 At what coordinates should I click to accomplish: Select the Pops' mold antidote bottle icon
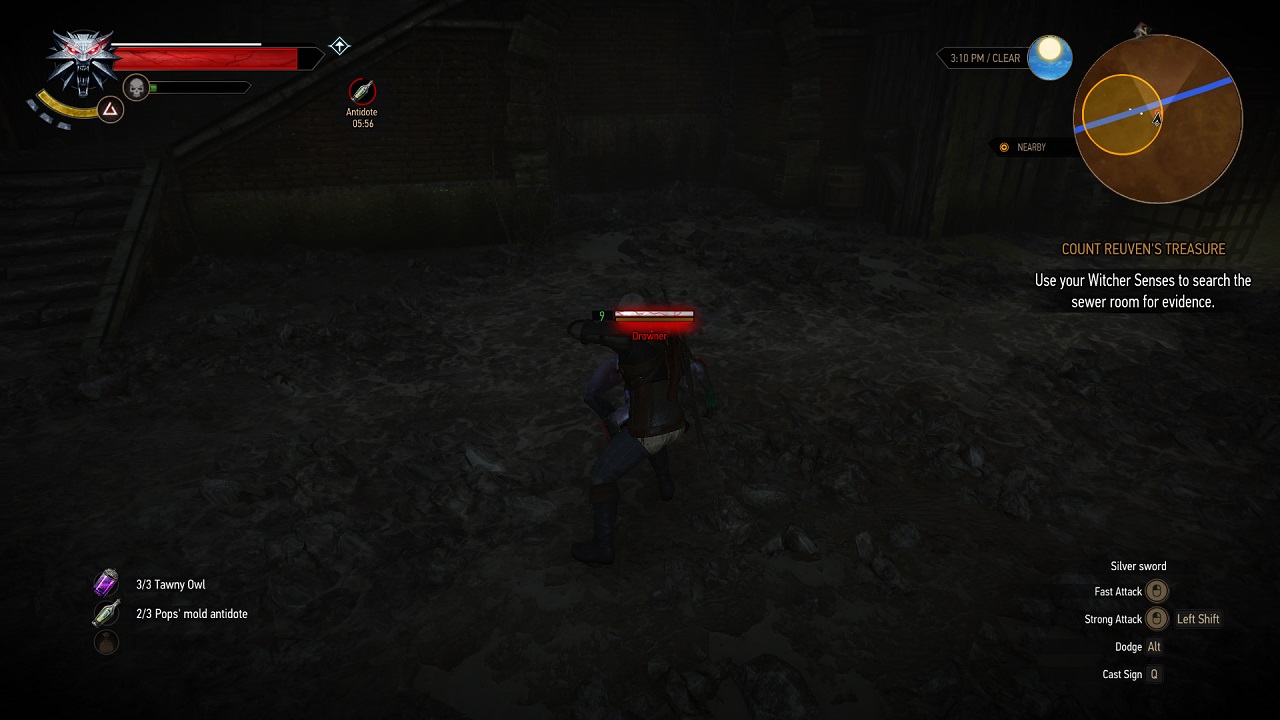[105, 612]
